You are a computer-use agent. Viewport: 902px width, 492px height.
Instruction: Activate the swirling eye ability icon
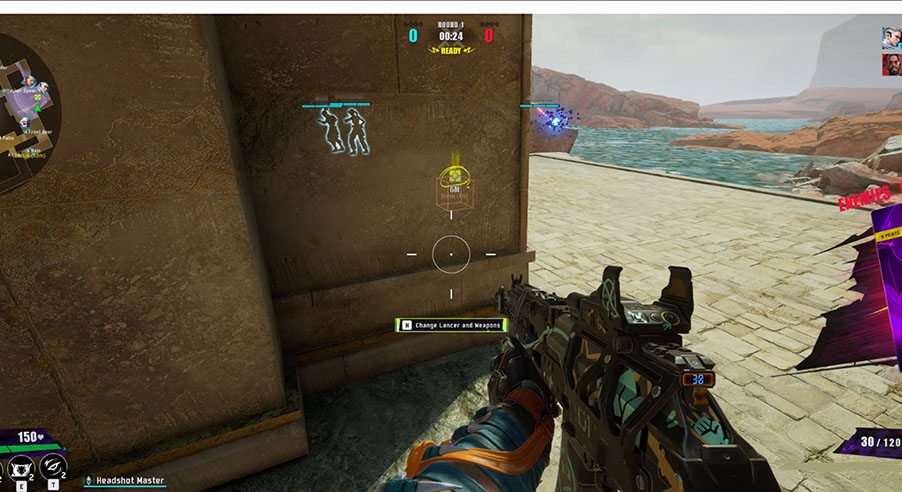pyautogui.click(x=54, y=467)
